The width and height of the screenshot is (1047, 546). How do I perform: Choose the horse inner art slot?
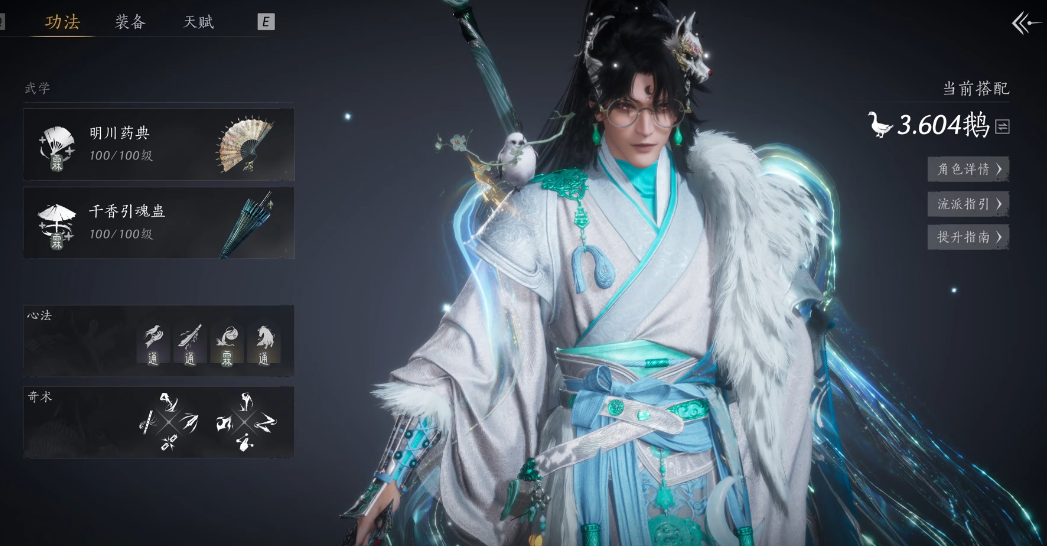point(264,344)
